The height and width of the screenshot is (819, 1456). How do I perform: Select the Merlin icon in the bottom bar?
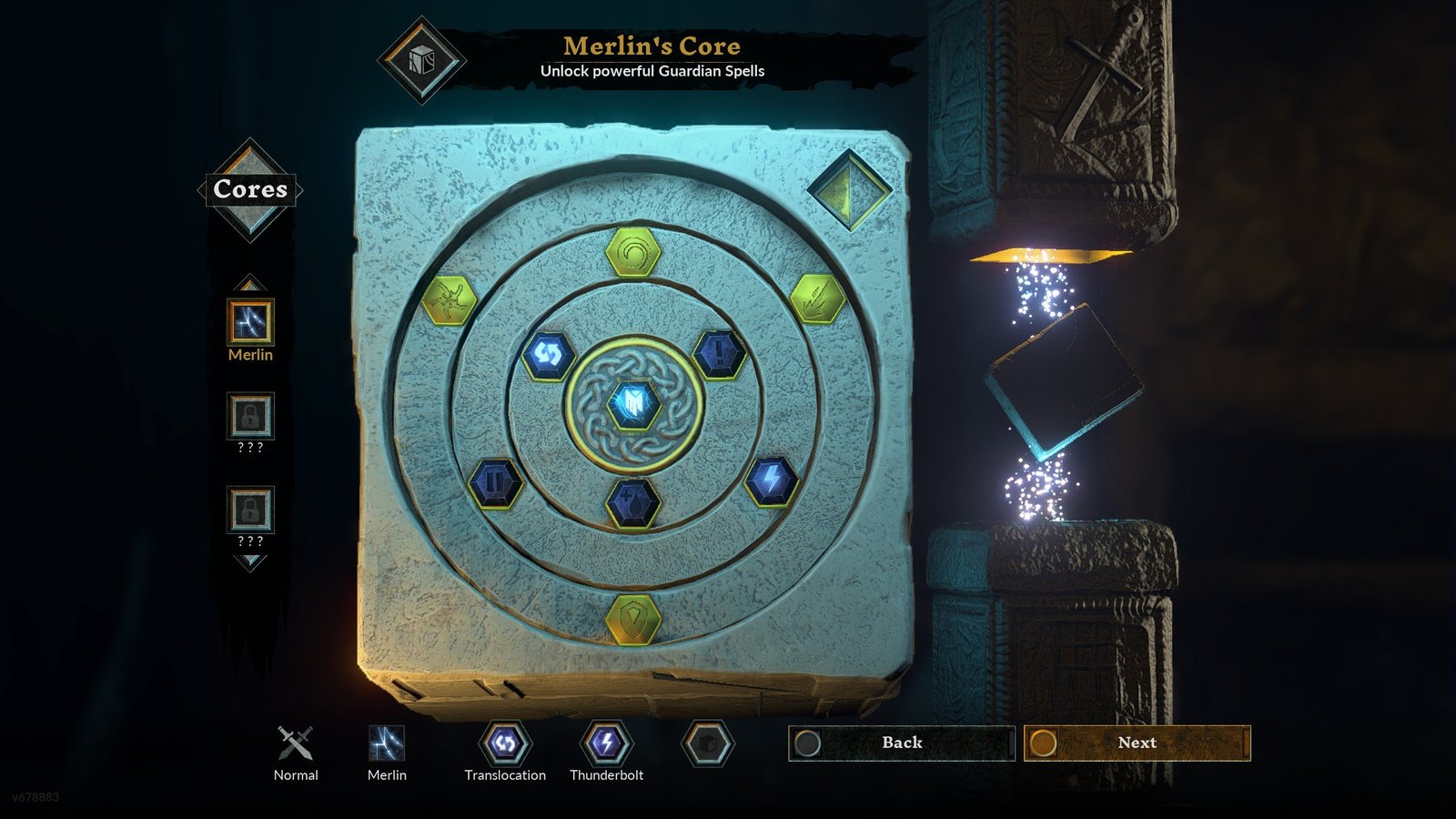[x=387, y=743]
